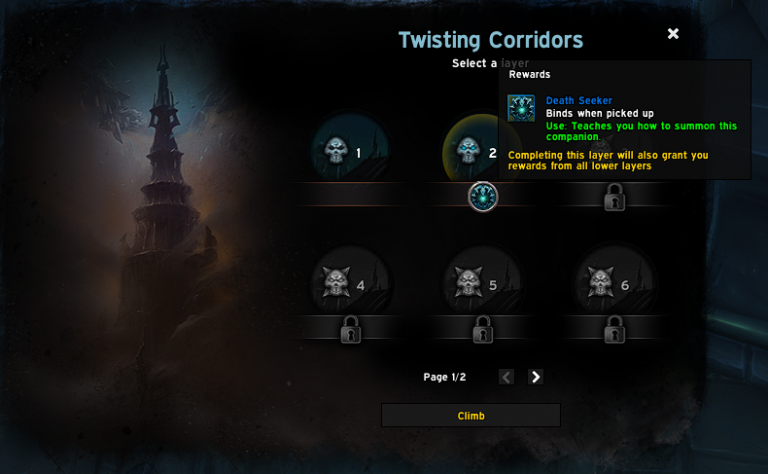This screenshot has width=768, height=474.
Task: Choose locked layer 6 tile
Action: click(613, 284)
